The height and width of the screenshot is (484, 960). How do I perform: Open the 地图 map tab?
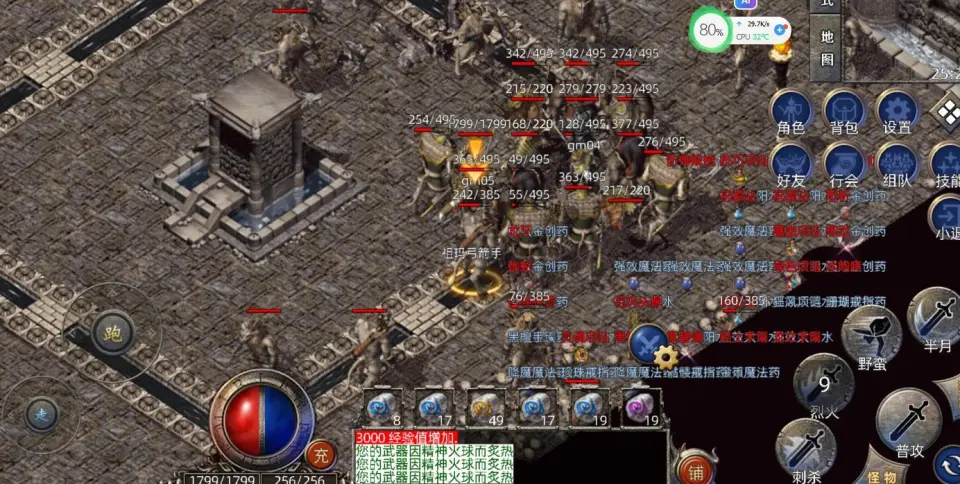coord(827,48)
